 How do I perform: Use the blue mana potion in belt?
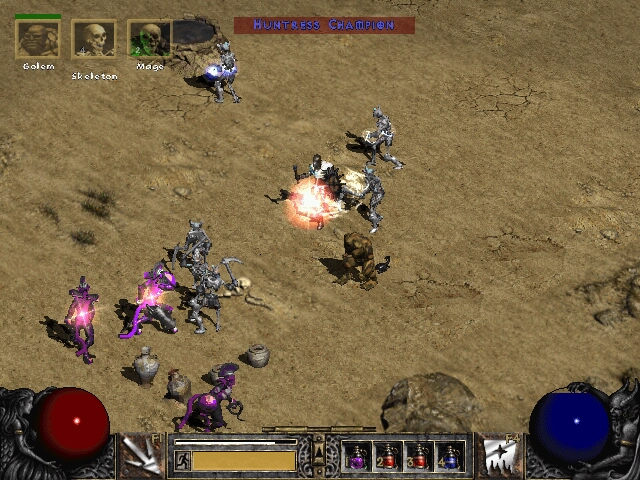pyautogui.click(x=449, y=457)
